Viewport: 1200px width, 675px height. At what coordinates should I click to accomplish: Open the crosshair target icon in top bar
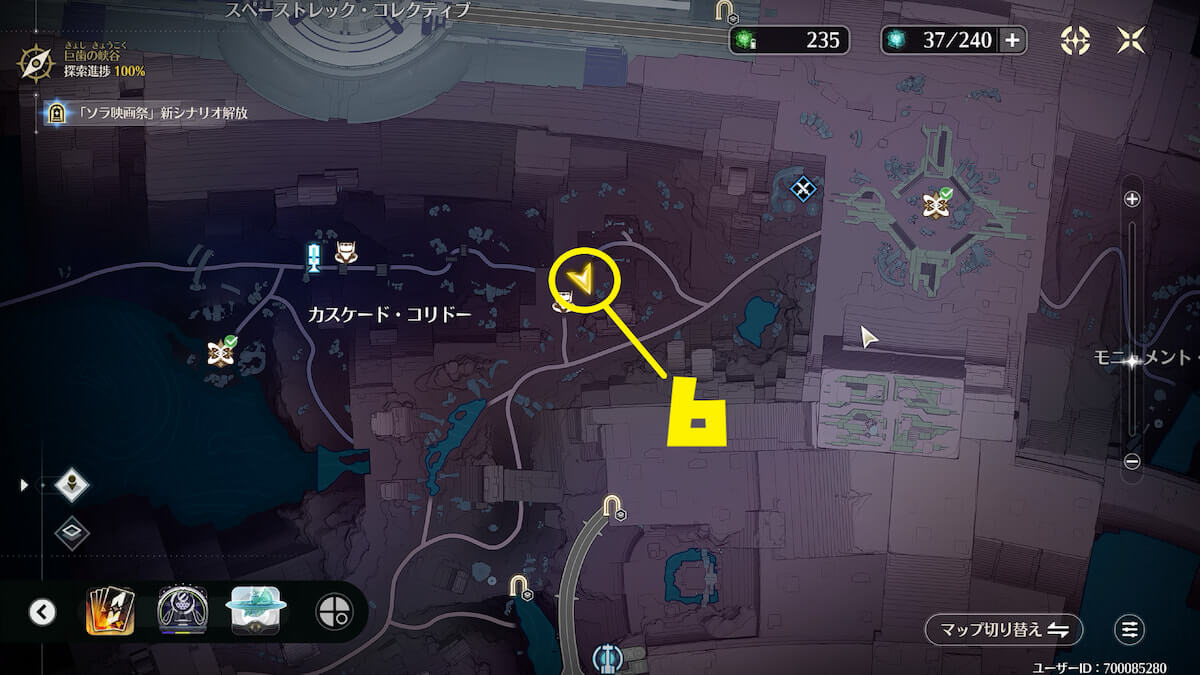coord(1075,40)
